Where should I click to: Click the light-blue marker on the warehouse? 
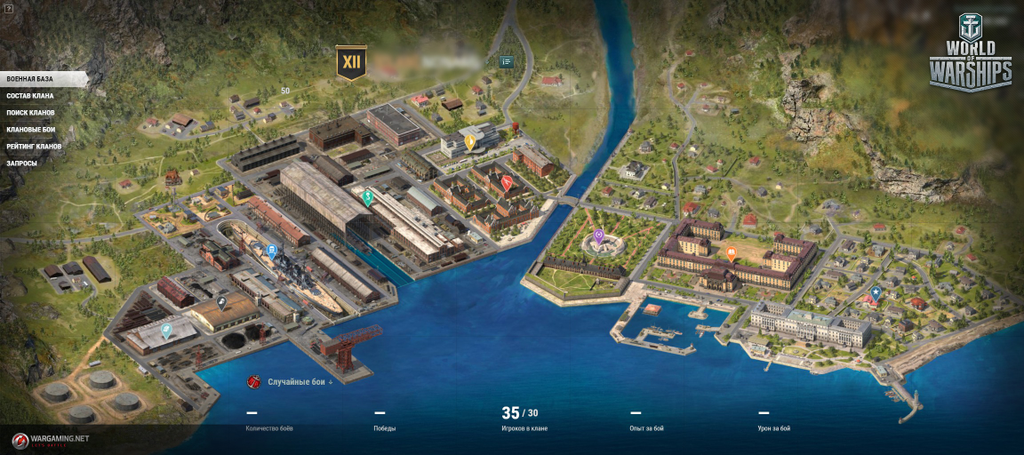click(165, 327)
